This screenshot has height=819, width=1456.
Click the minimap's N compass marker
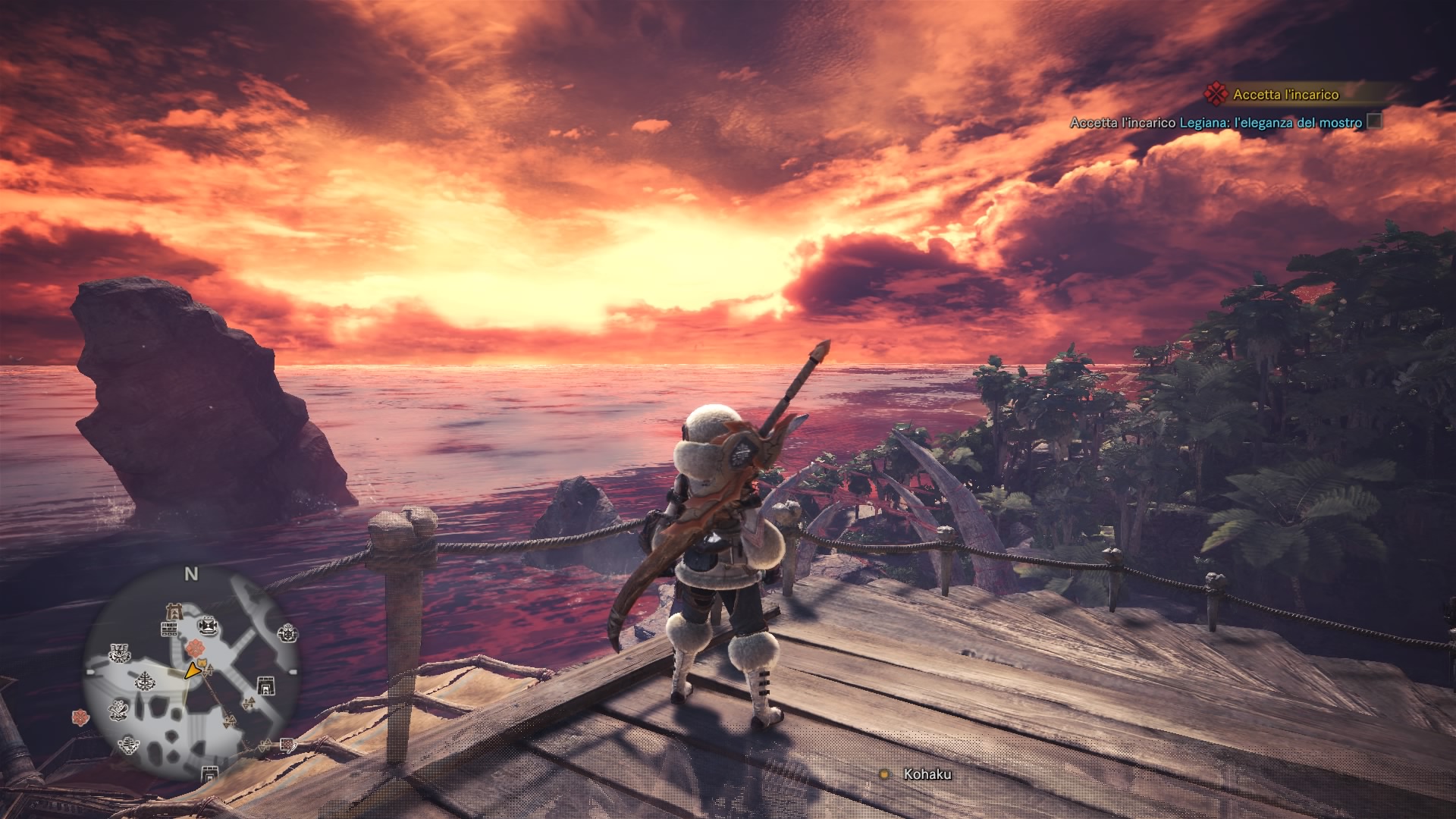[x=191, y=574]
